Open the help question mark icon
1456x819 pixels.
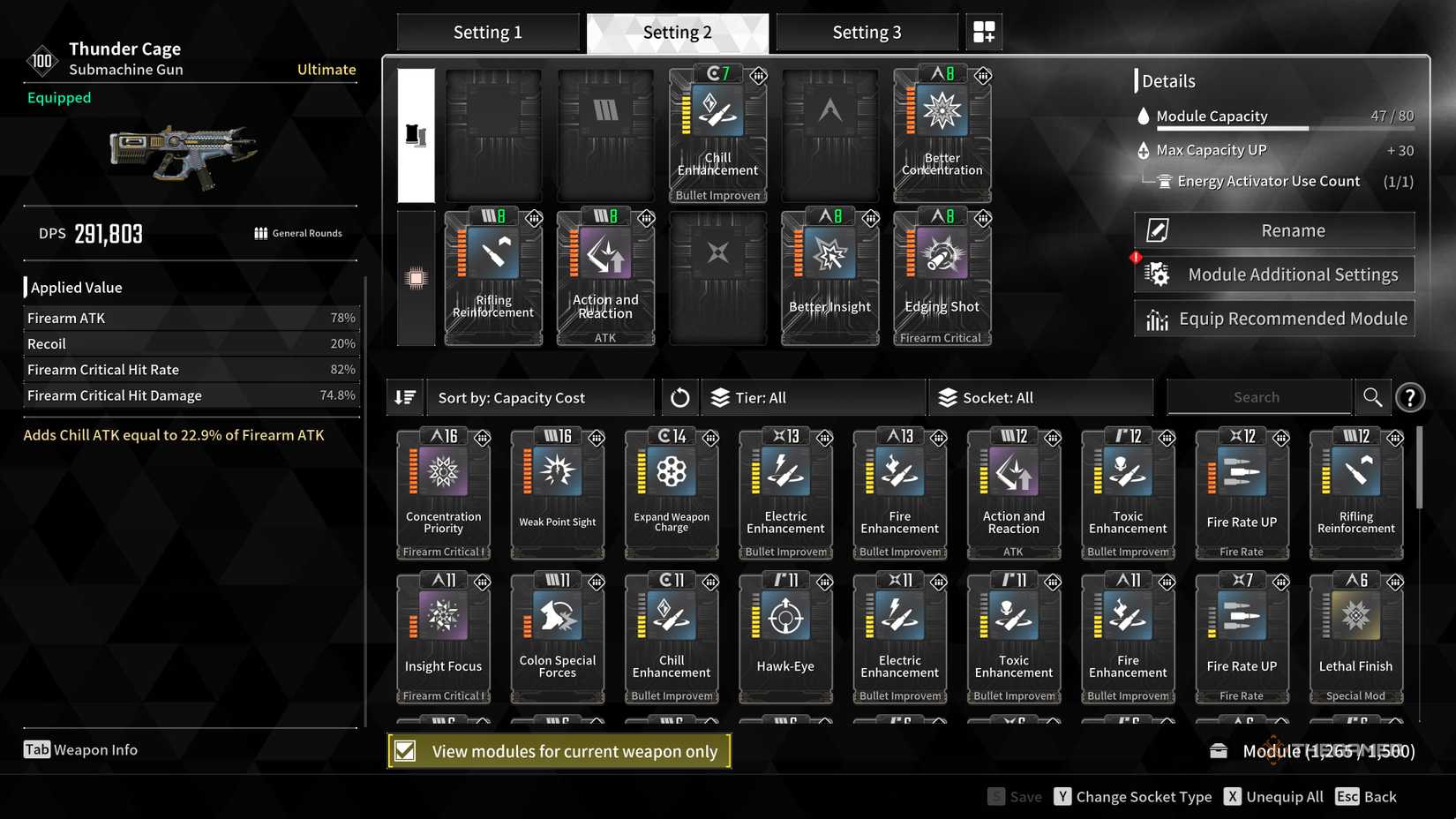pyautogui.click(x=1410, y=397)
